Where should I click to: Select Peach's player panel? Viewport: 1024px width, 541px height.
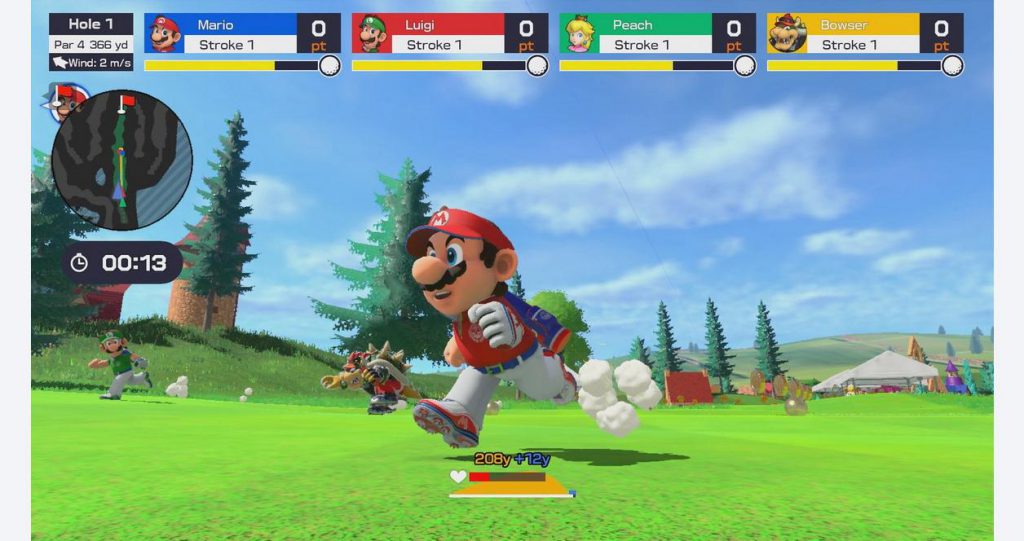(x=657, y=34)
